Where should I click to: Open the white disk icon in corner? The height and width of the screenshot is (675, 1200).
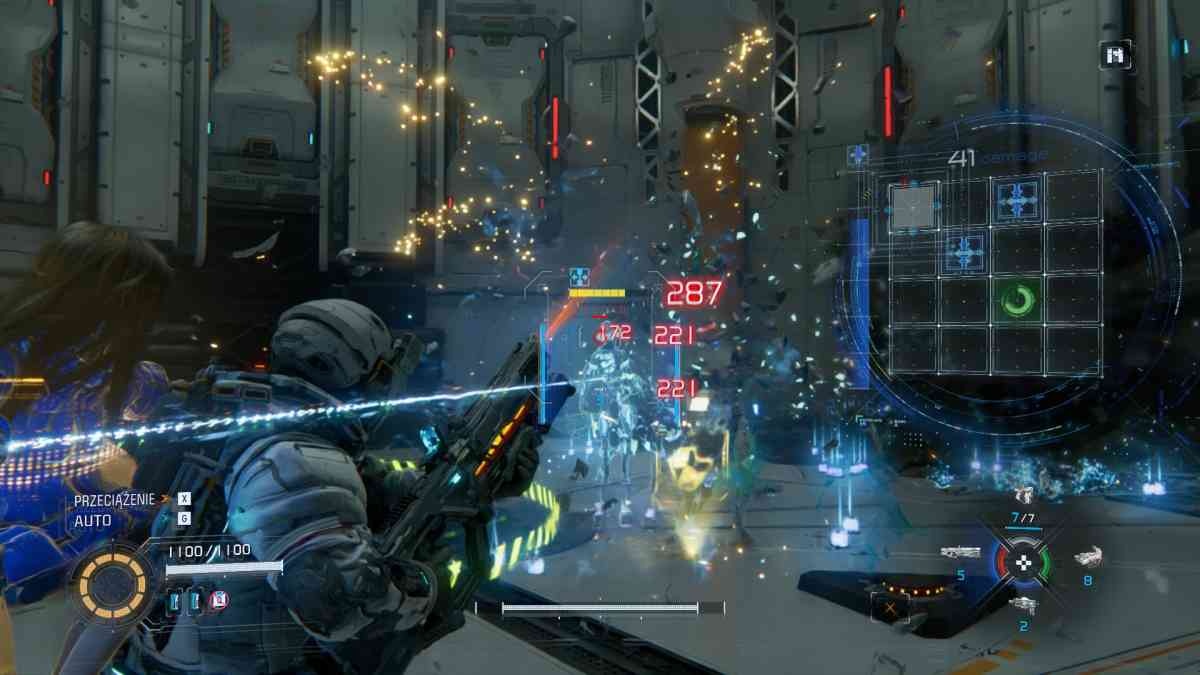coord(1116,55)
